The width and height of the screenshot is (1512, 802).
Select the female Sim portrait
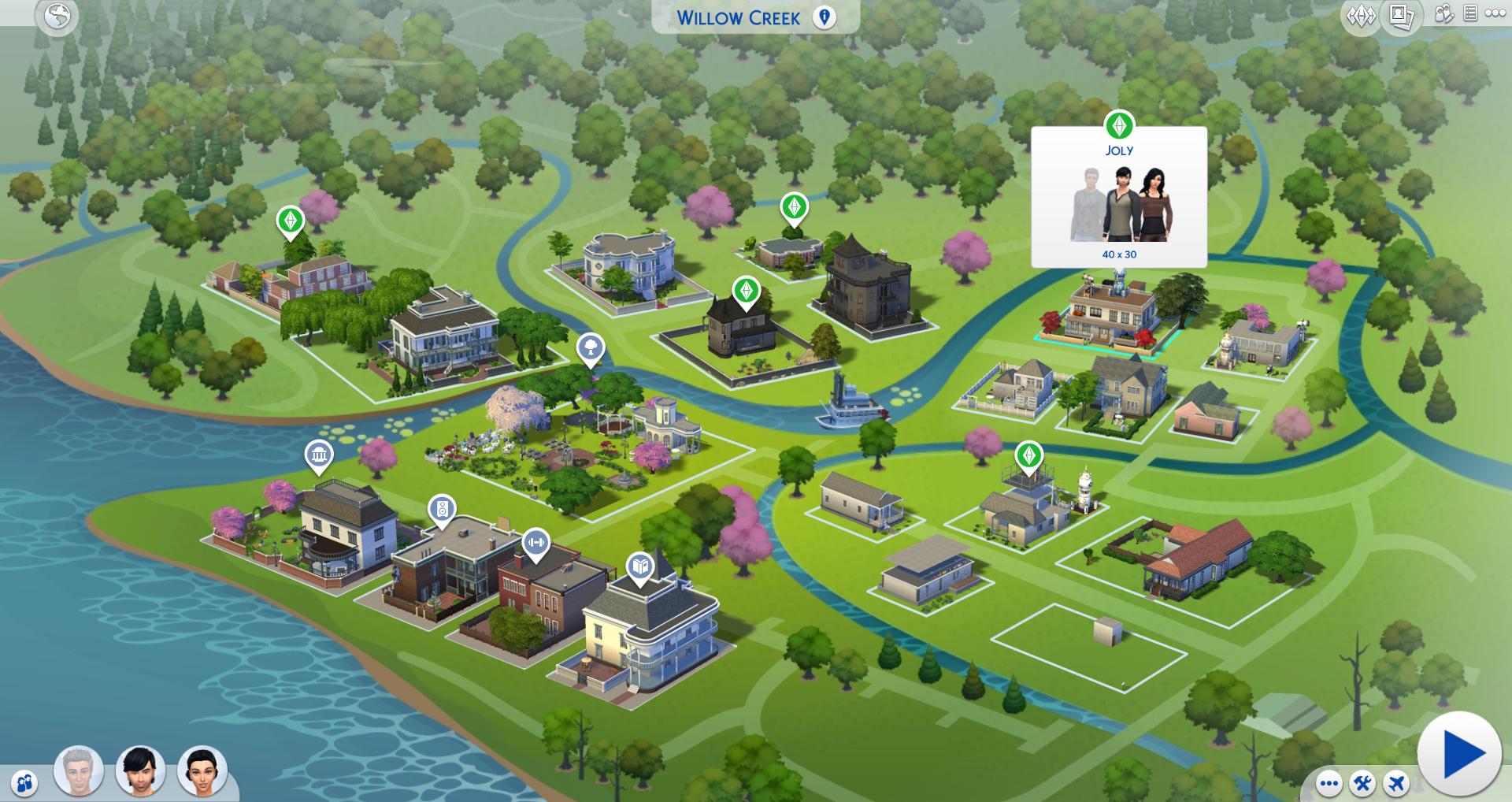[x=202, y=770]
